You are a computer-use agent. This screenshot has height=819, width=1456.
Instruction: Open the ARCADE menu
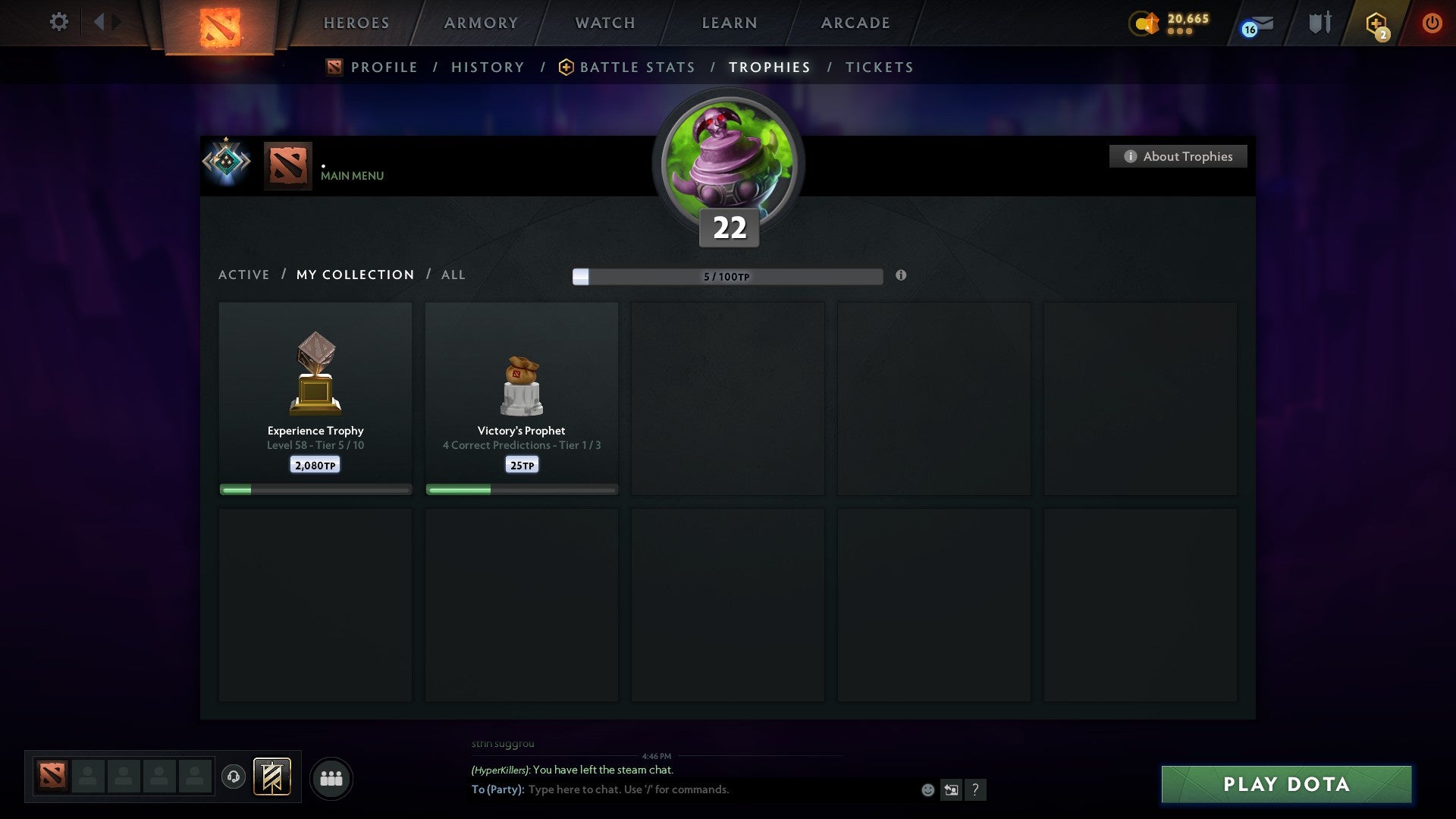(x=855, y=23)
